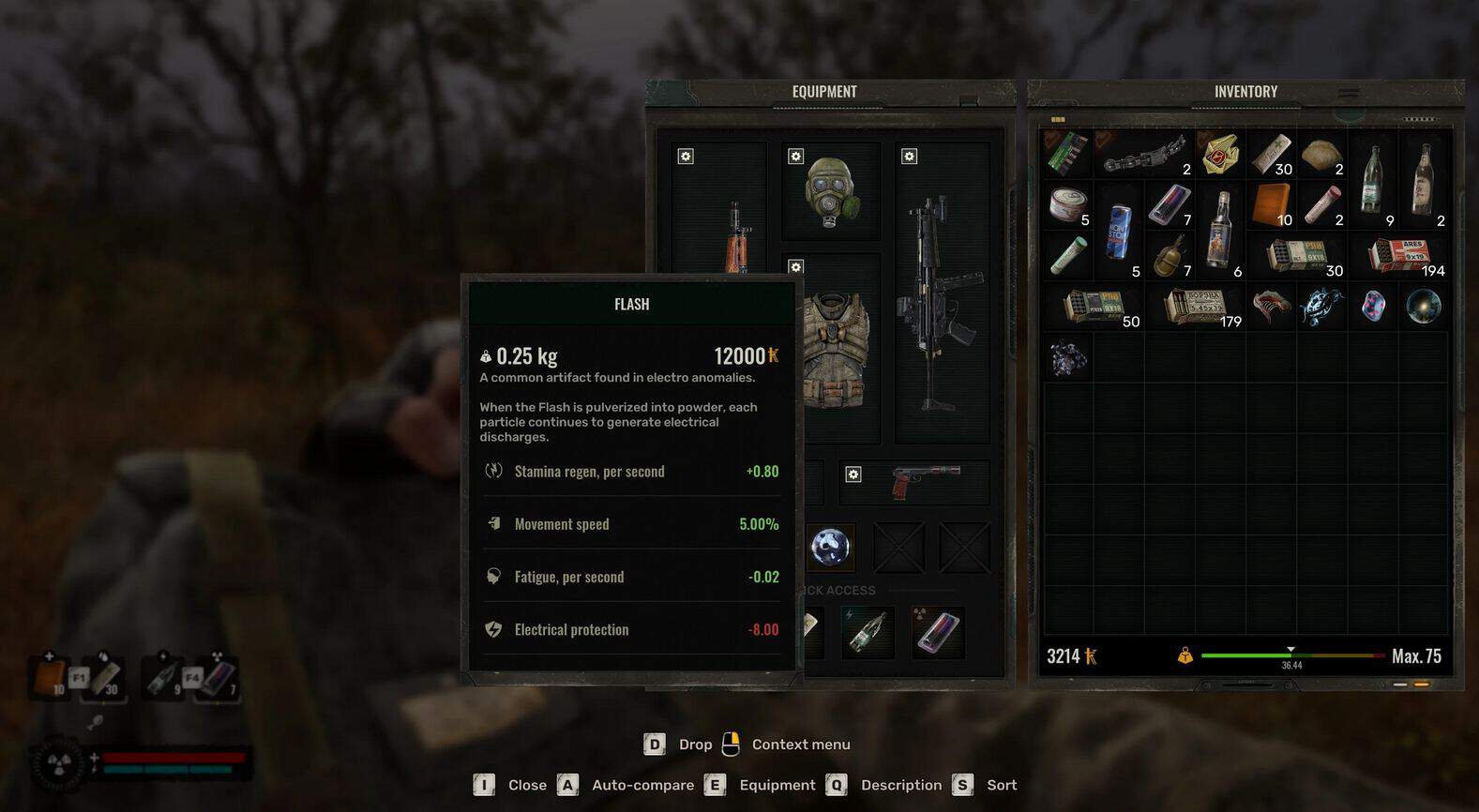Select the equipped pistol slot

(926, 481)
